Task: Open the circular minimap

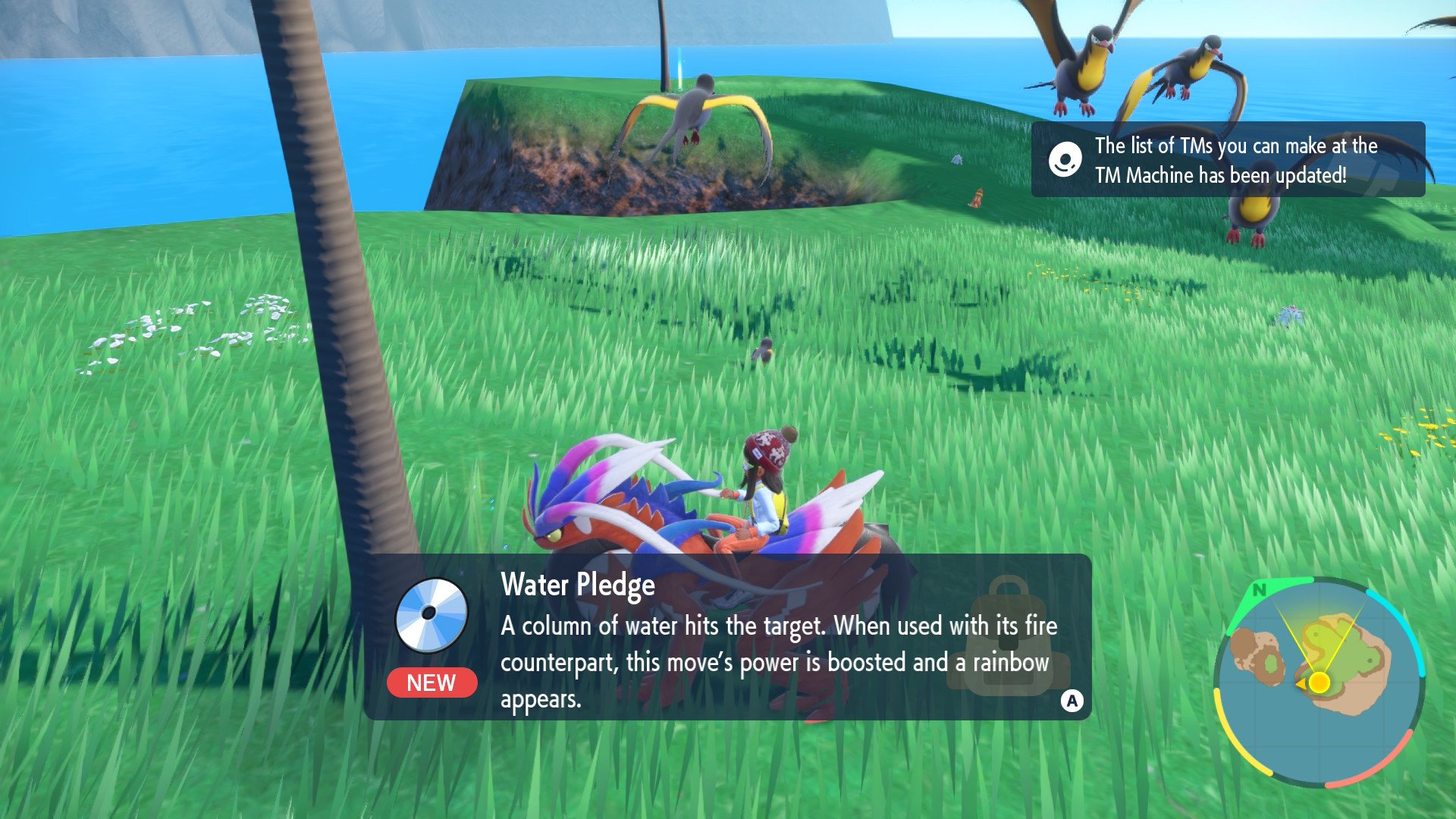Action: [1319, 682]
